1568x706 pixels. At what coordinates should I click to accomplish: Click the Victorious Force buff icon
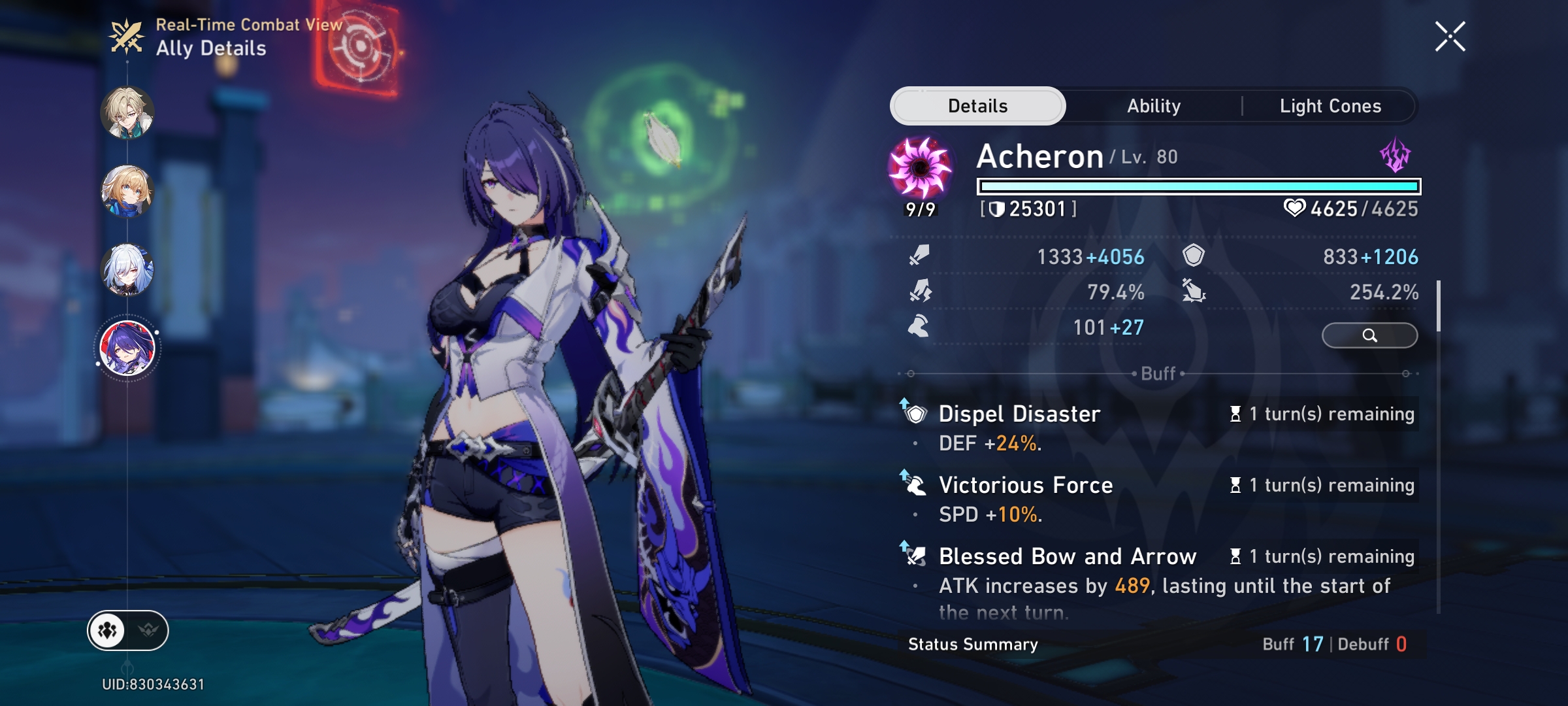click(914, 485)
